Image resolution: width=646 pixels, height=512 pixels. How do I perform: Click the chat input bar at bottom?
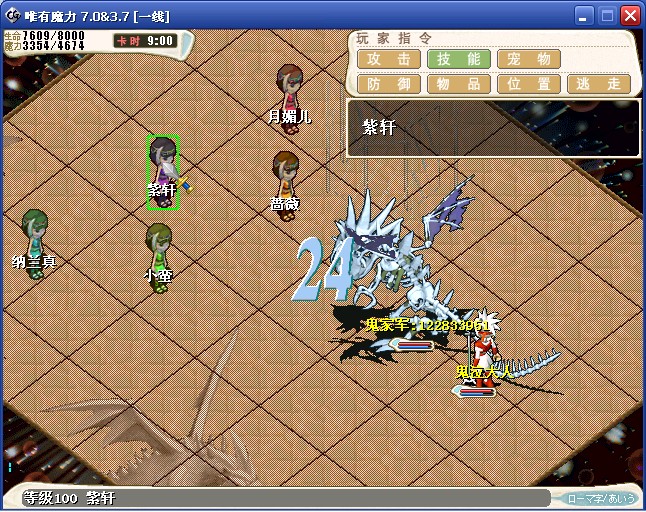(x=320, y=498)
